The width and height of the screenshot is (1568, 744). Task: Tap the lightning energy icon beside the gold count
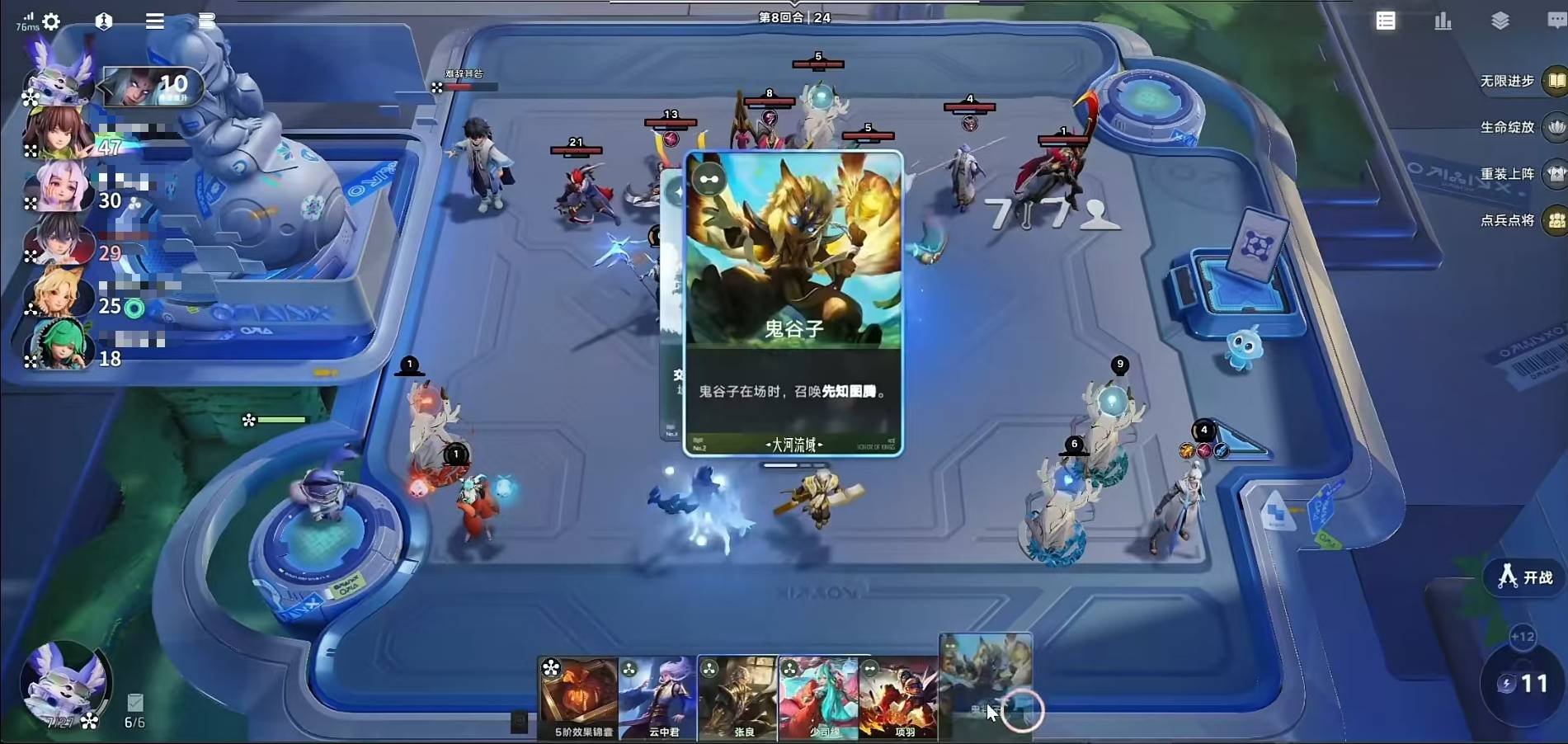point(1508,683)
